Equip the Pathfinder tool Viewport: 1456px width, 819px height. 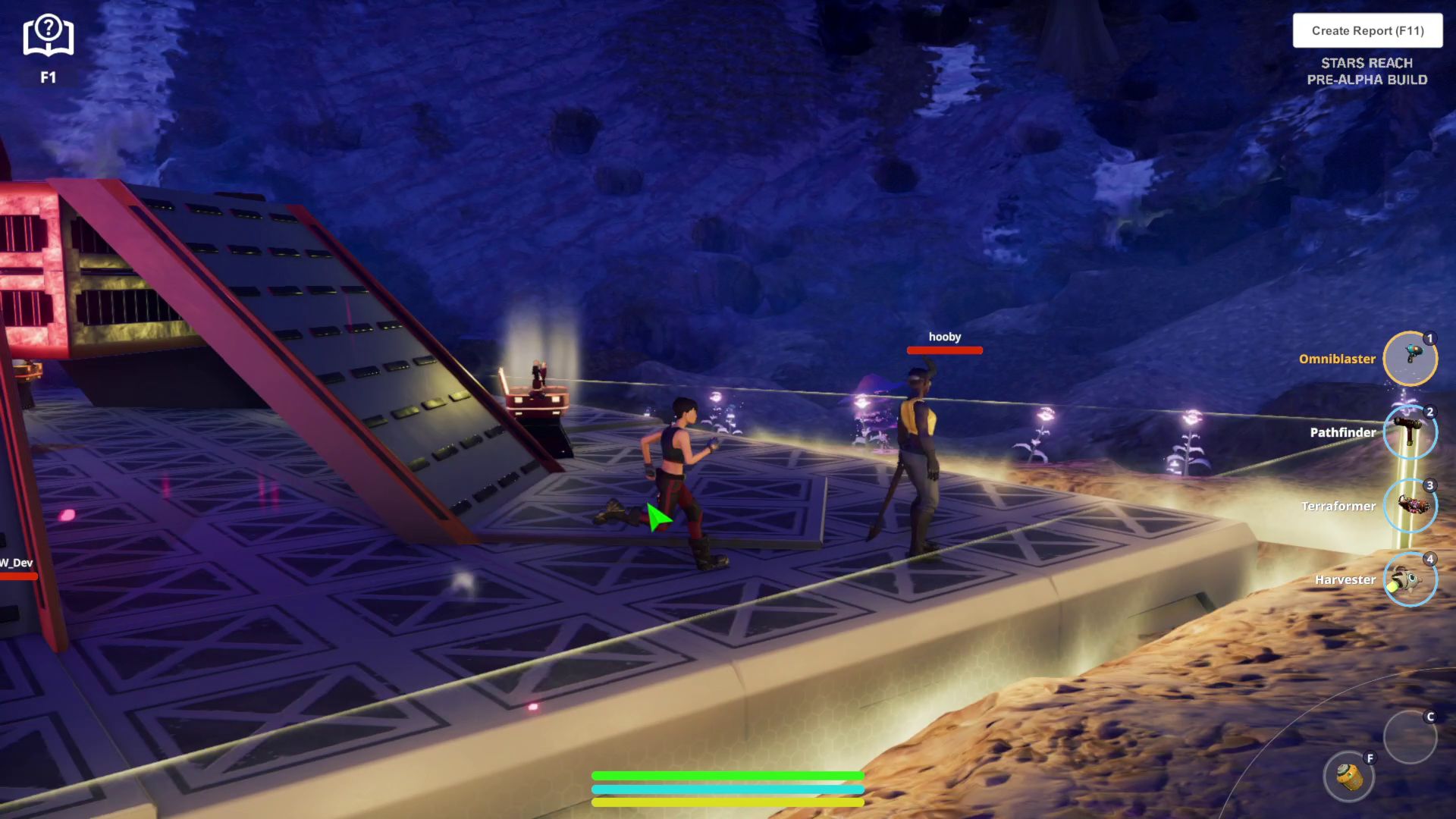1410,432
